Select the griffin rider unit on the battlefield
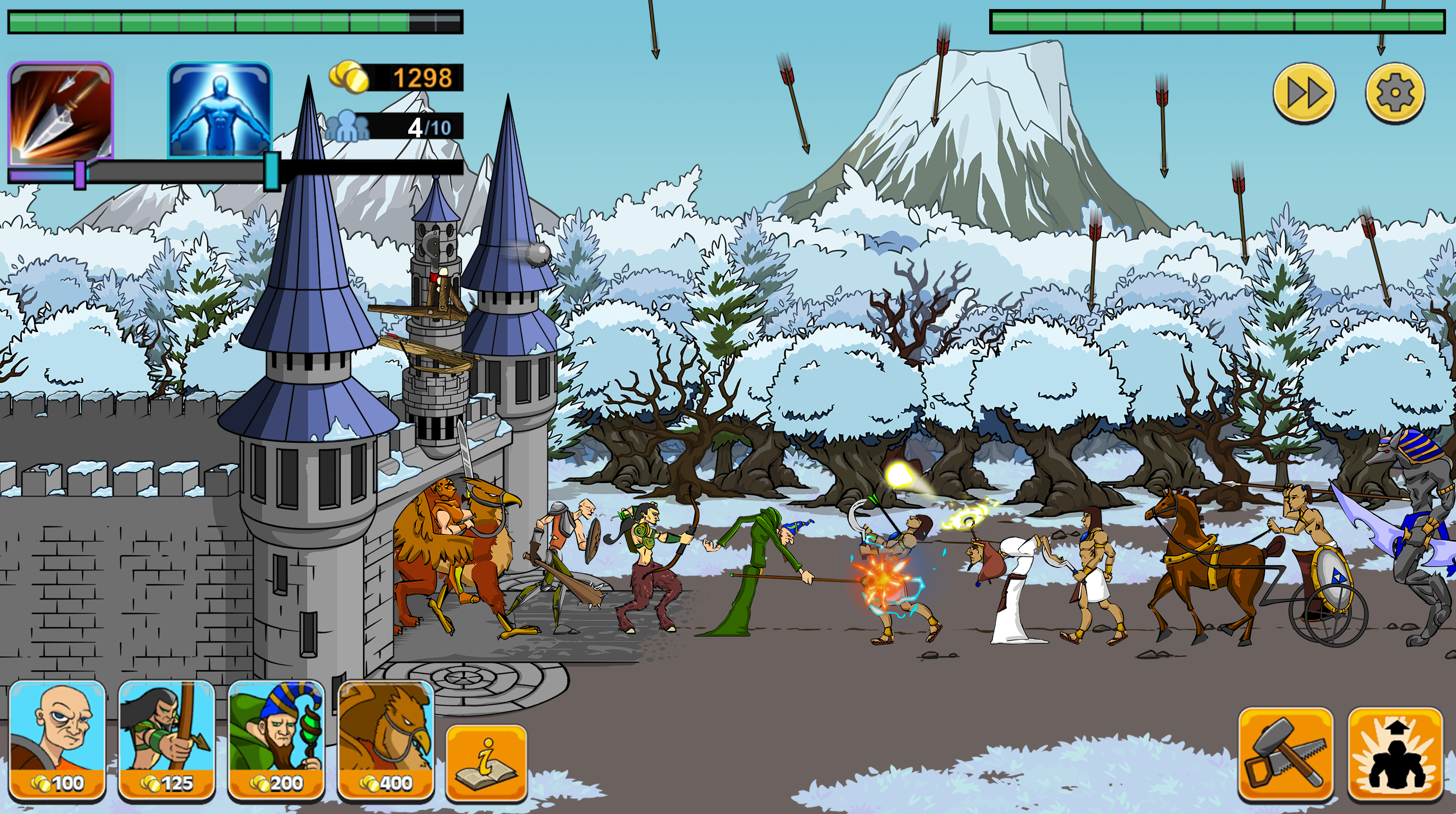 (452, 559)
